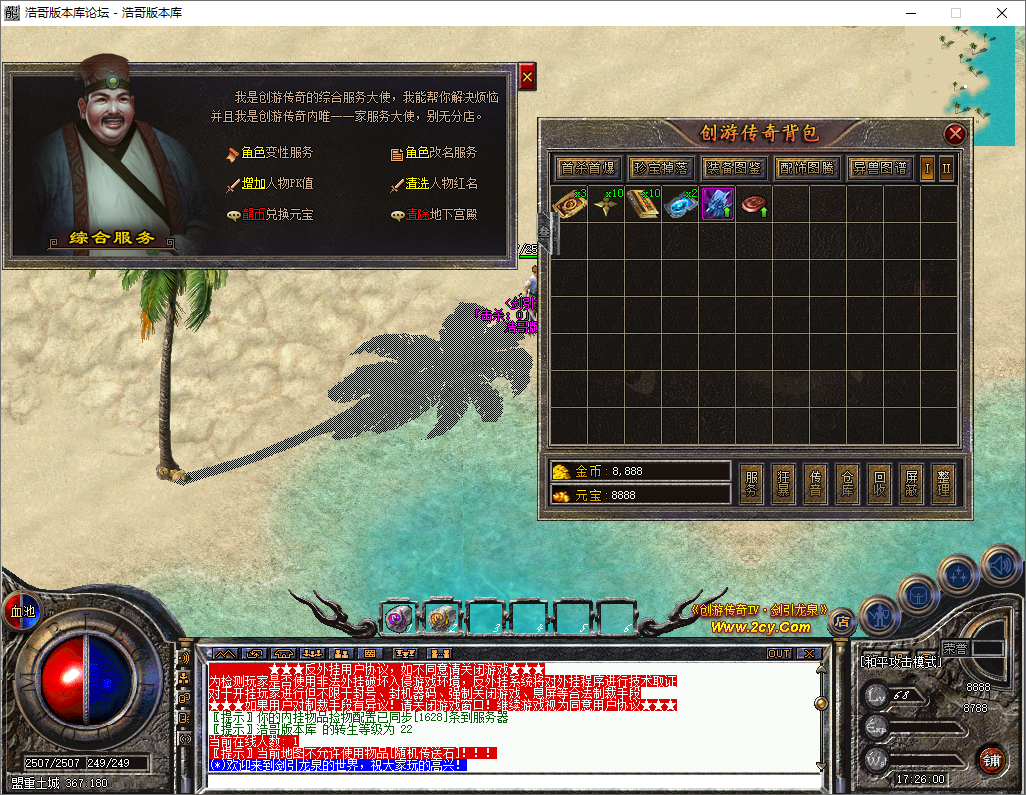Select the purple-framed blue beast item
The height and width of the screenshot is (795, 1026).
point(717,203)
